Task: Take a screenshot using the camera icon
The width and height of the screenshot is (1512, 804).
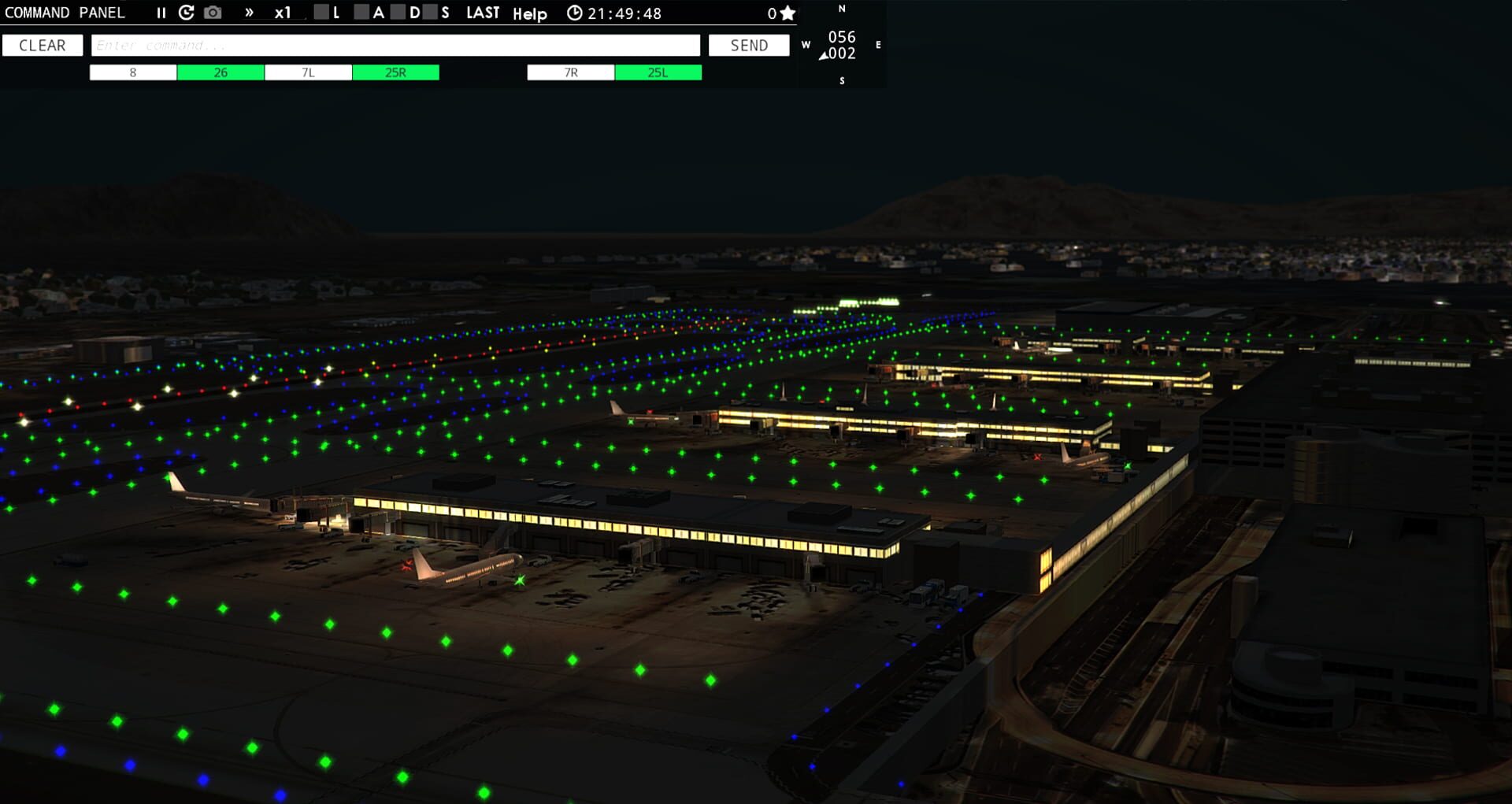Action: 213,13
